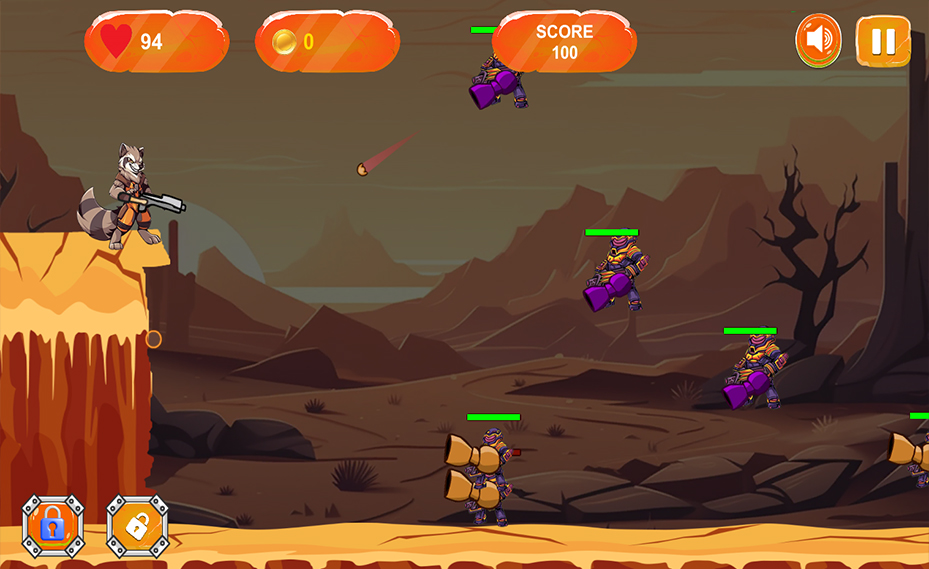Select the white open padlock slot

coord(137,525)
